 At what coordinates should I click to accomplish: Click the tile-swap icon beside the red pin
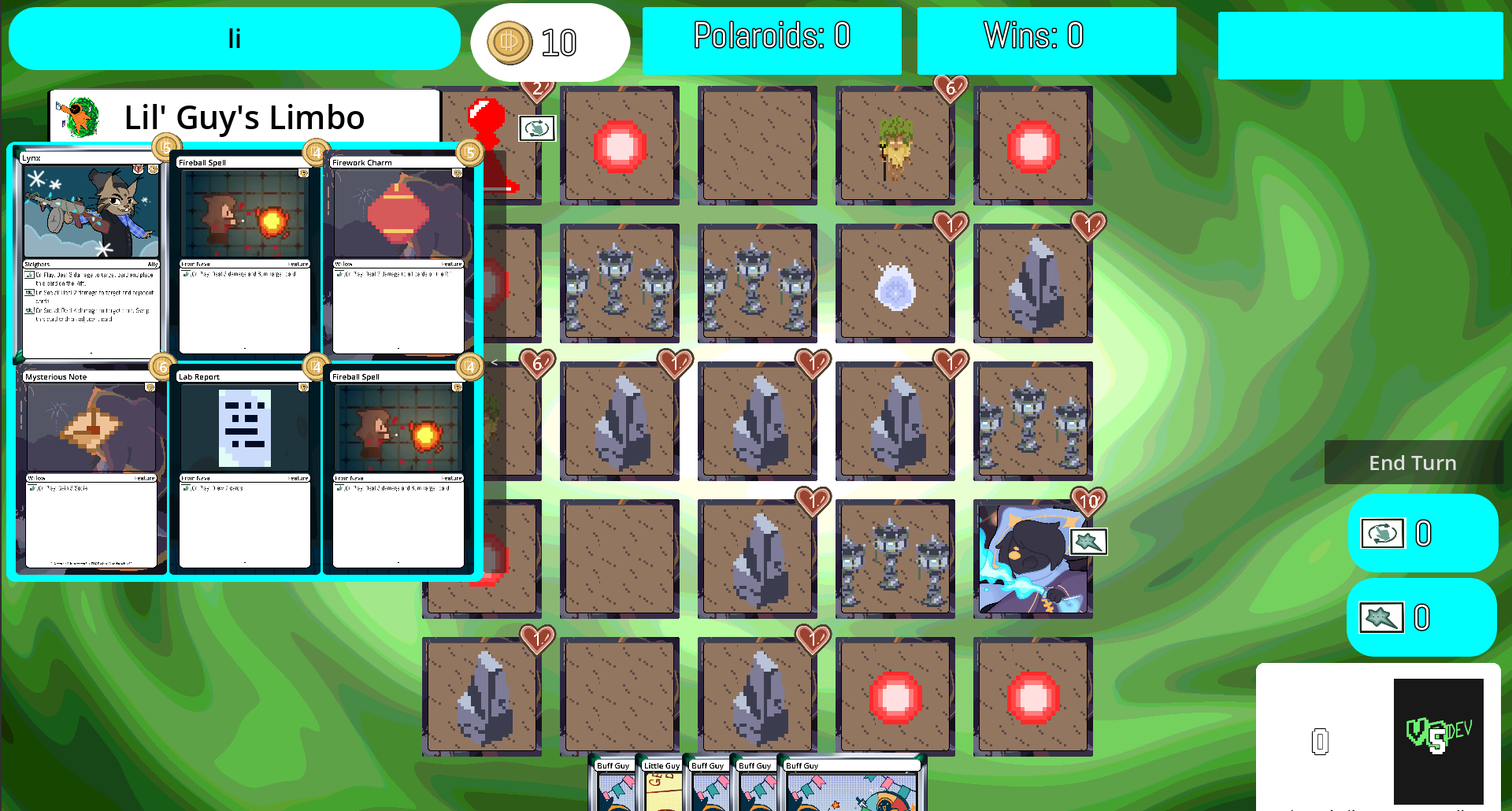(537, 128)
